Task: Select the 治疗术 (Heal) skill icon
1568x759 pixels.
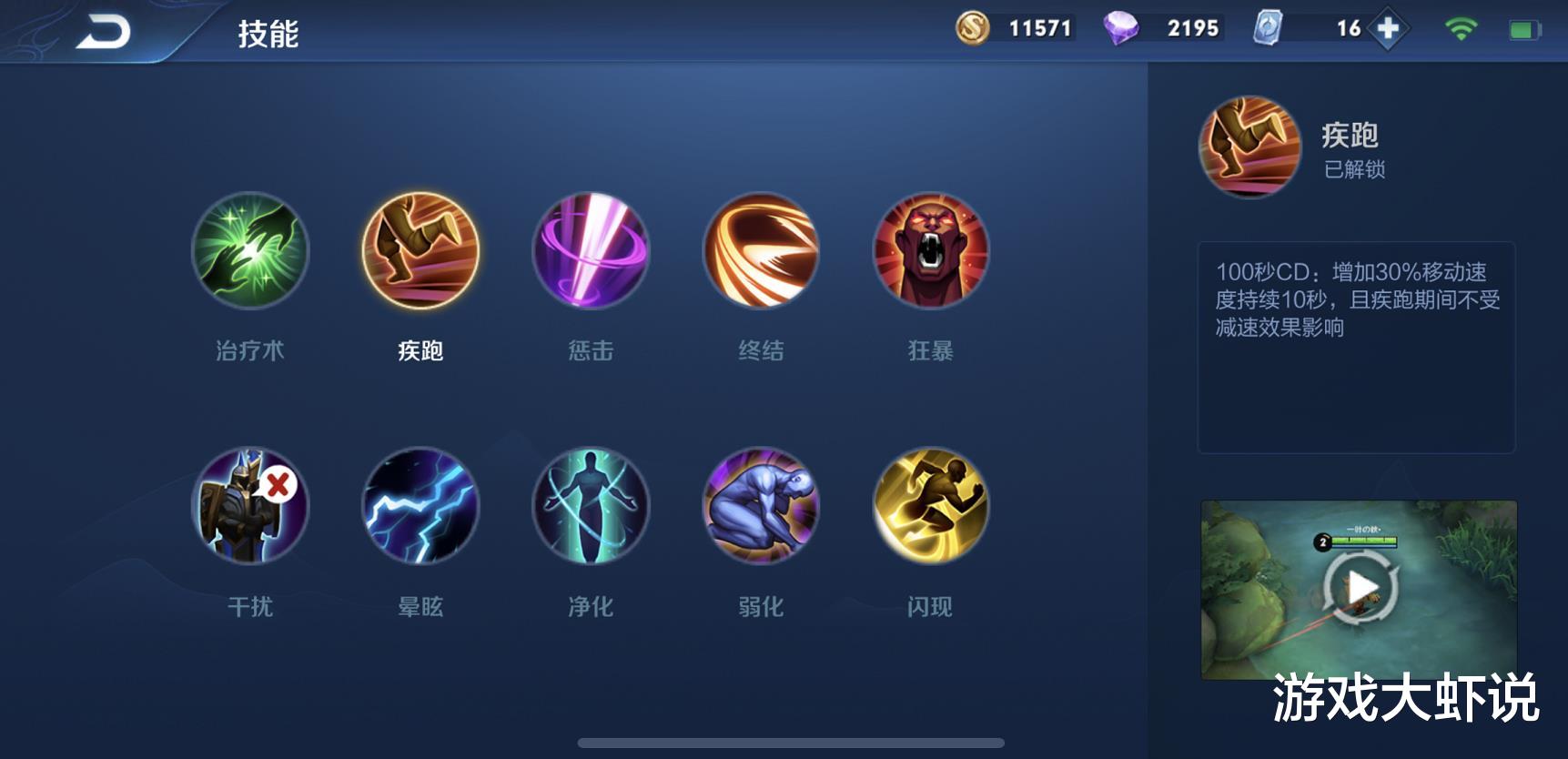Action: tap(249, 252)
